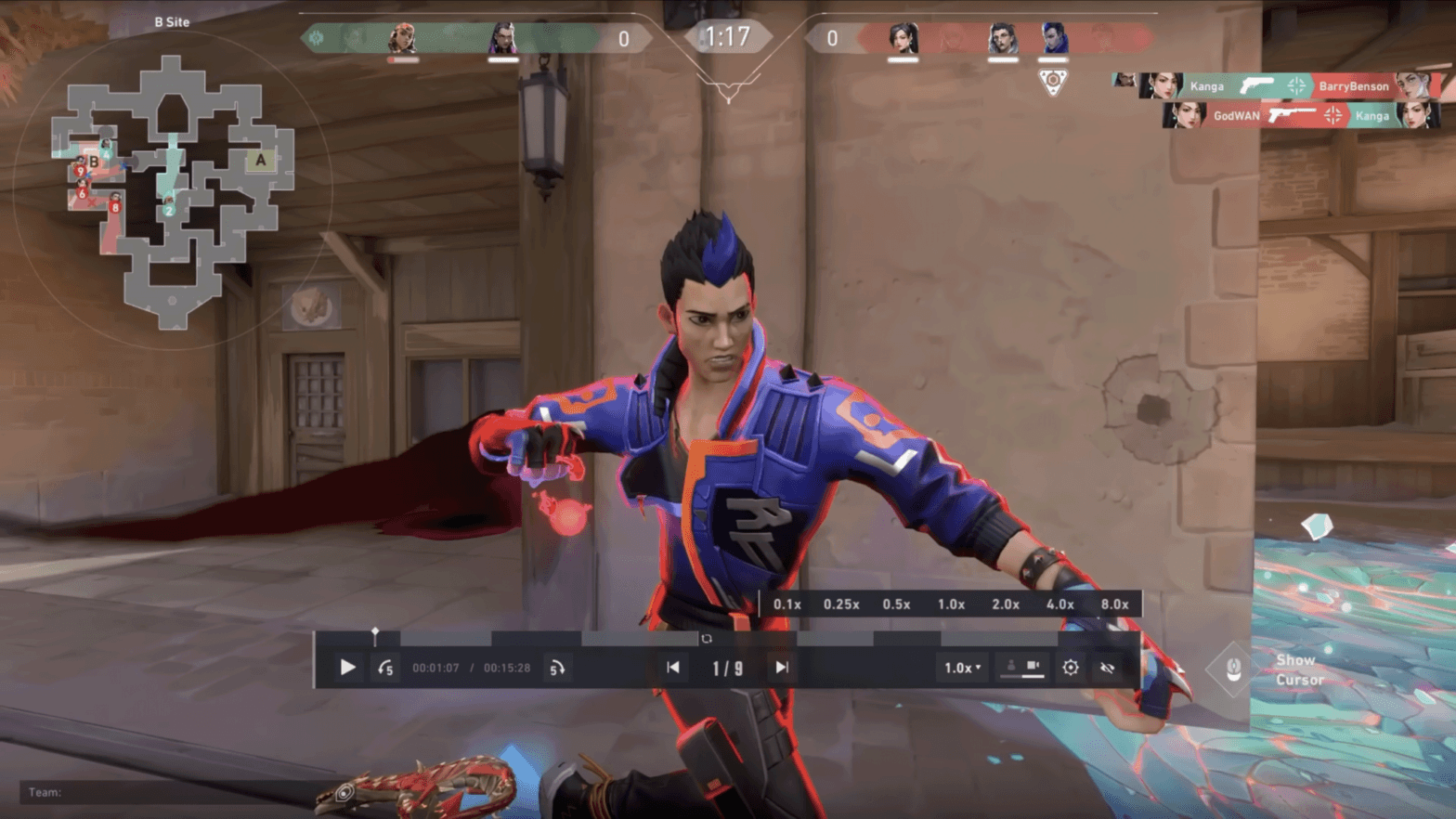
Task: Select the 1.0x option in speed list
Action: point(951,604)
